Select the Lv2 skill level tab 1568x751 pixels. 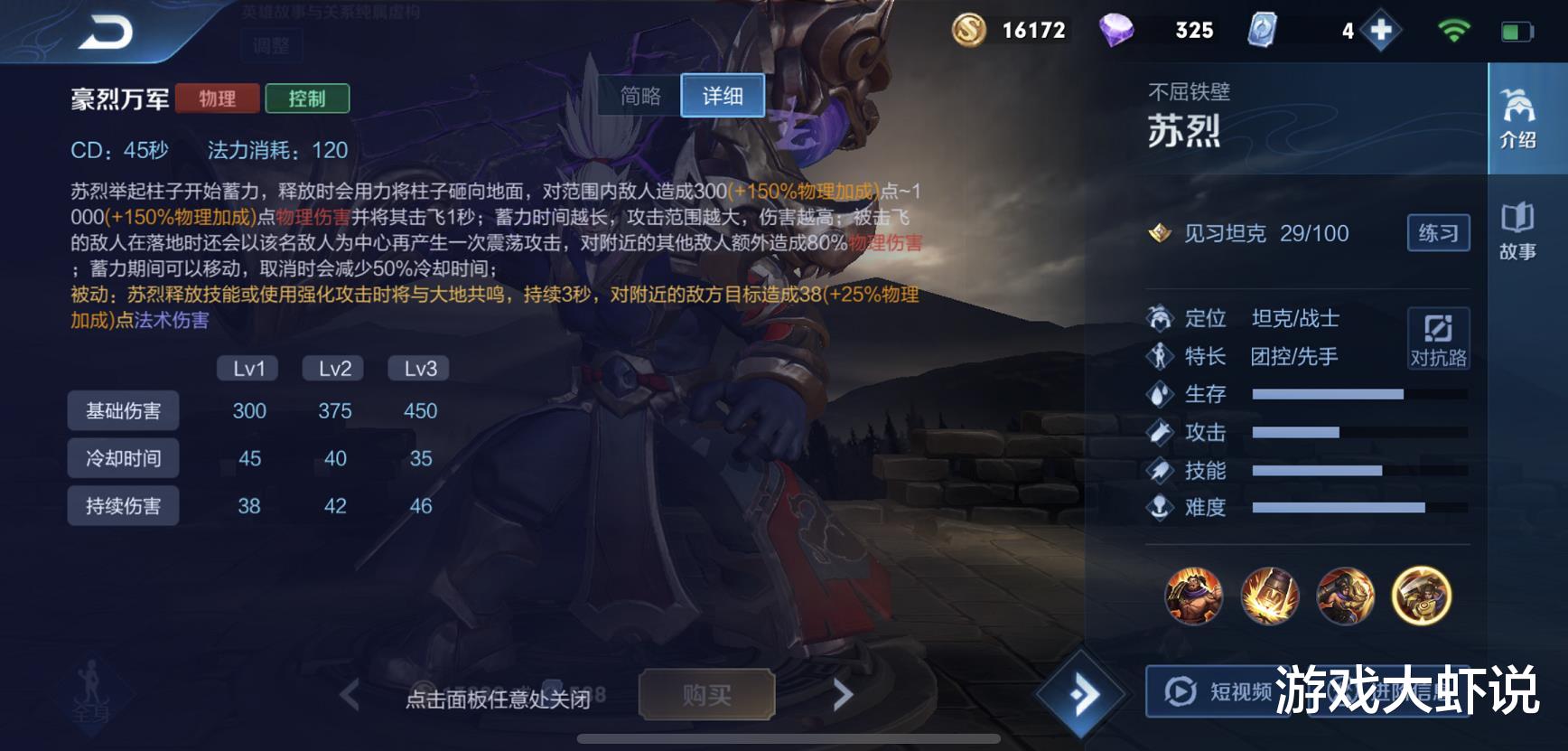click(332, 367)
